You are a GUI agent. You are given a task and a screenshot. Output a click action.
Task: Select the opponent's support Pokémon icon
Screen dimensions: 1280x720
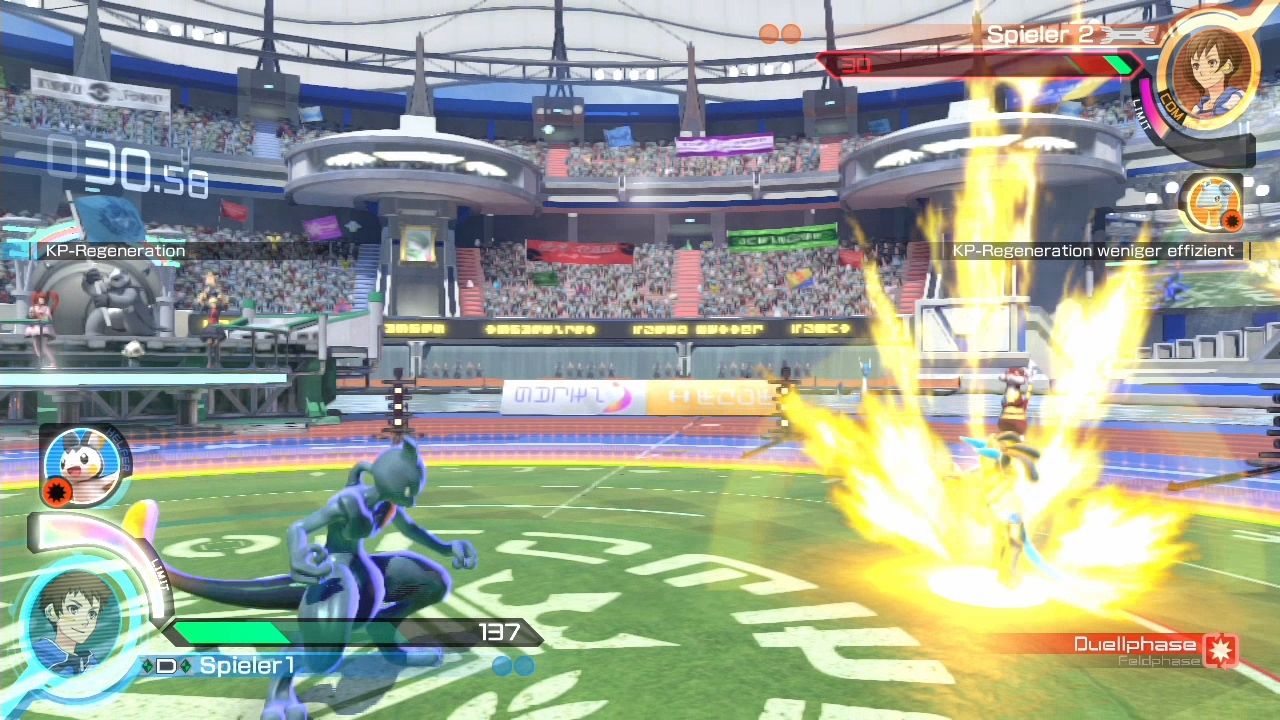[x=1211, y=202]
